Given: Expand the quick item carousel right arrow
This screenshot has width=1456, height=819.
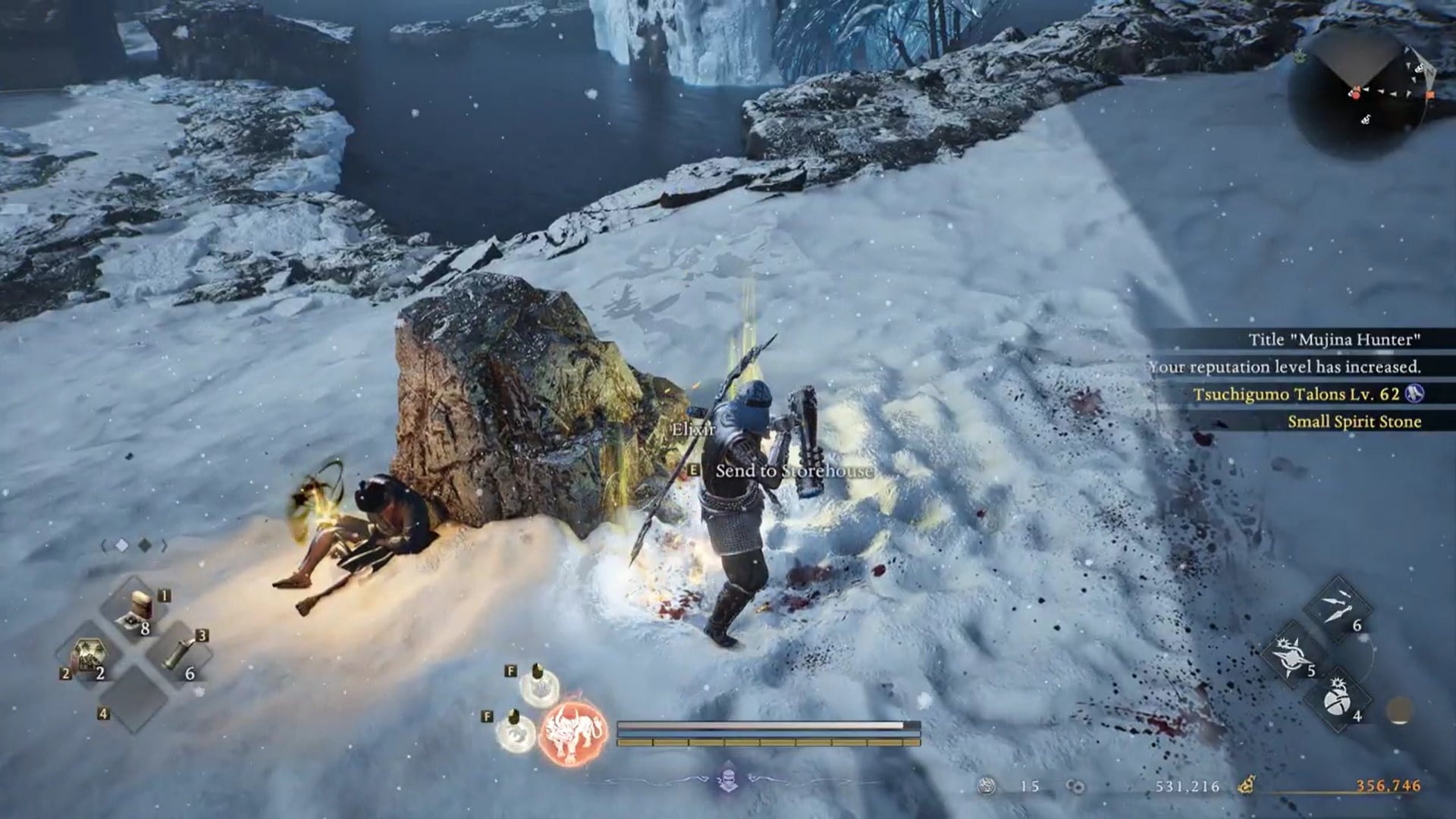Looking at the screenshot, I should tap(165, 544).
